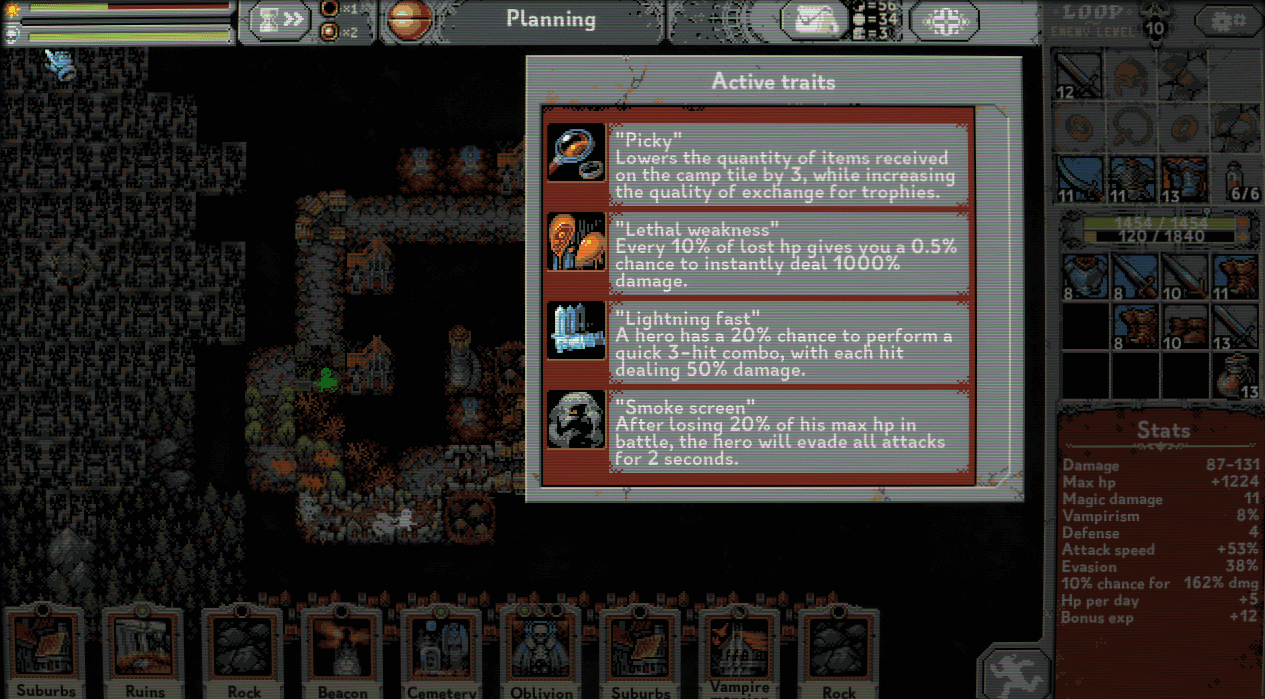Select the level 13 pouch item in inventory
The width and height of the screenshot is (1265, 699).
point(1236,378)
